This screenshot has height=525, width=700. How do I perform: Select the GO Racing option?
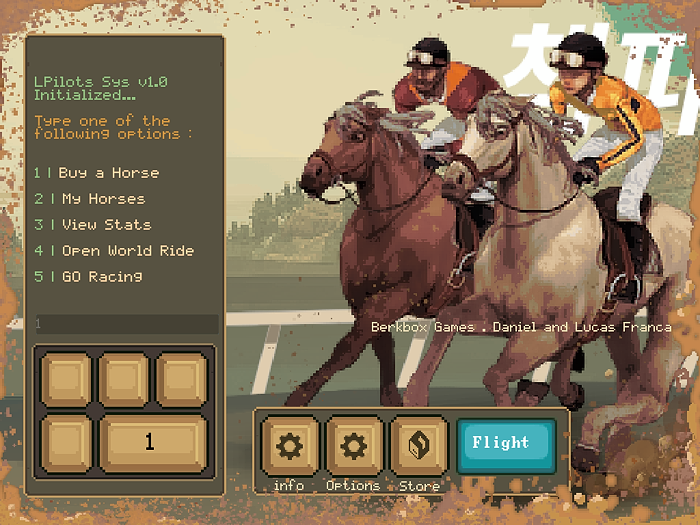pyautogui.click(x=89, y=277)
